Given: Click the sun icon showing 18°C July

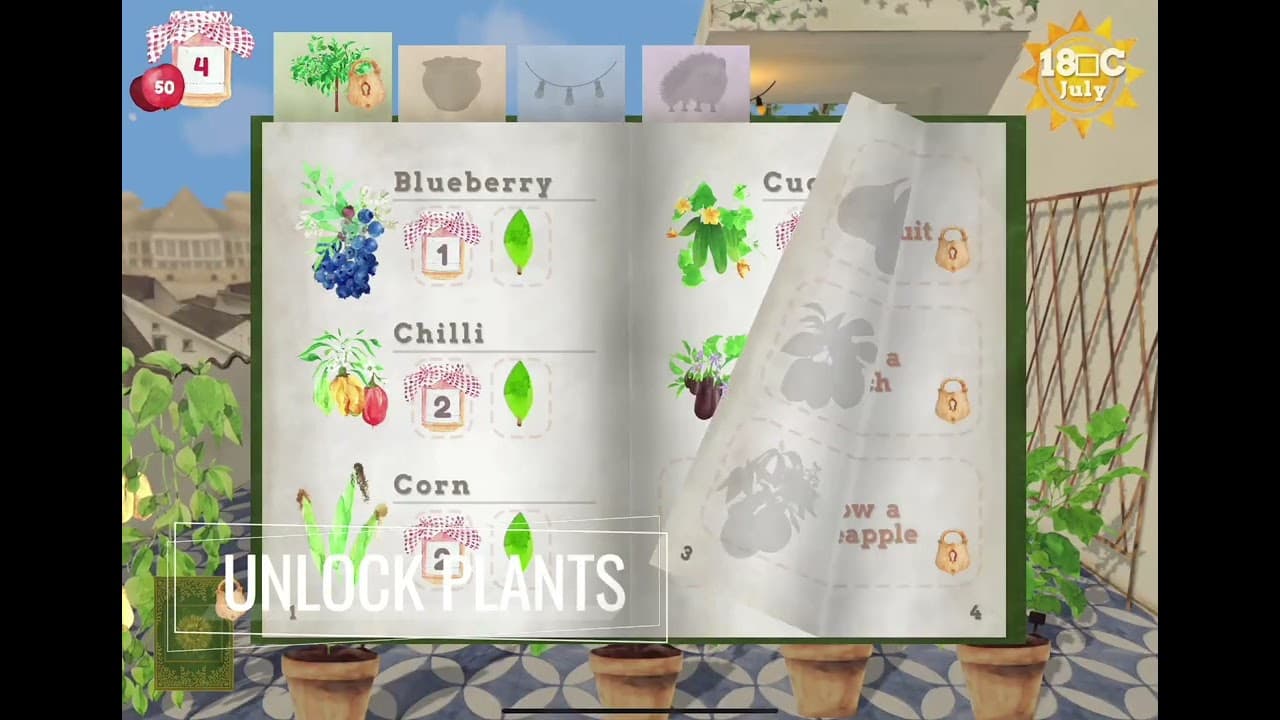Looking at the screenshot, I should [x=1083, y=70].
